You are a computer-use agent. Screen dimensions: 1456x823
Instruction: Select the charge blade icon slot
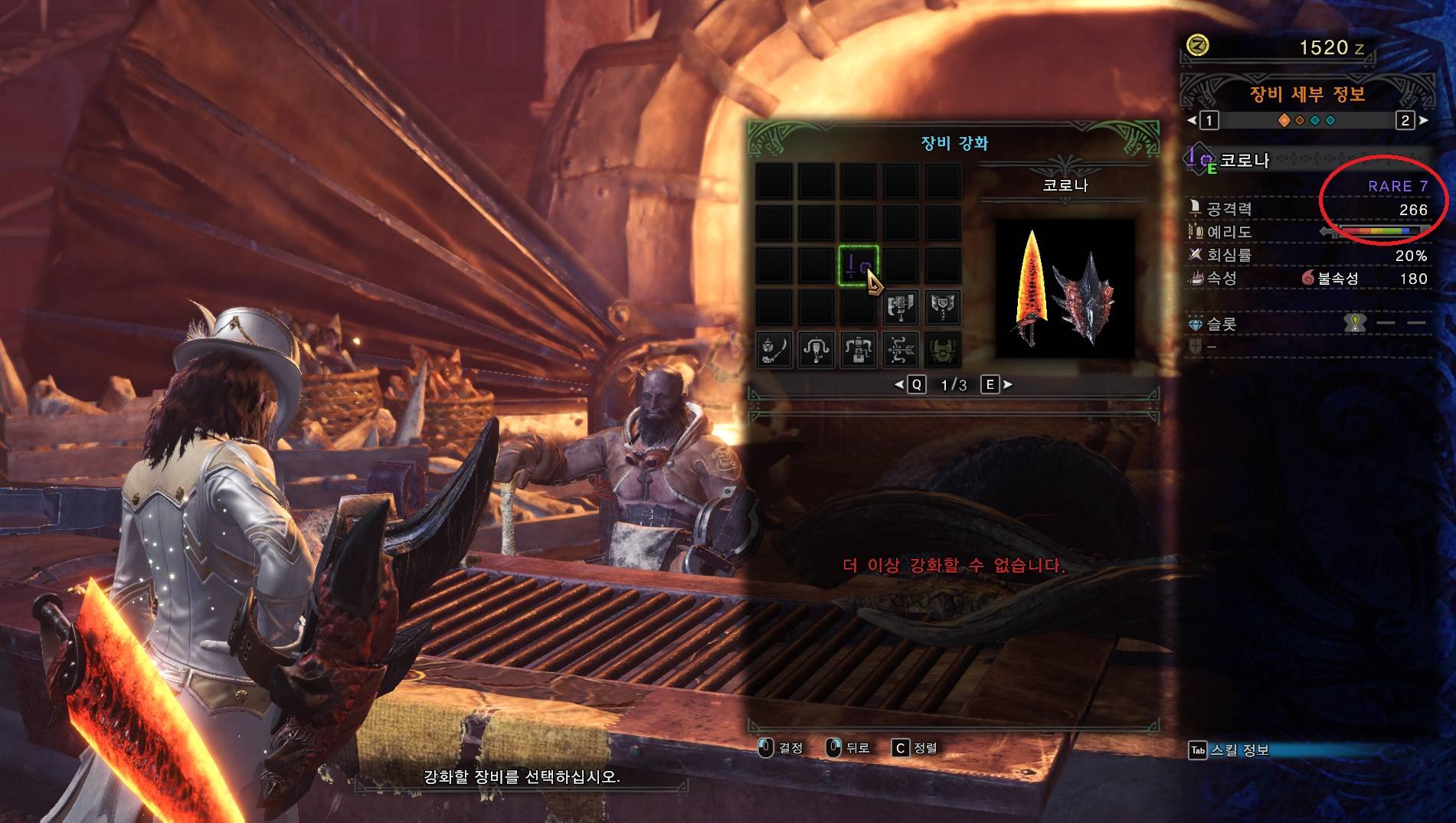point(943,307)
